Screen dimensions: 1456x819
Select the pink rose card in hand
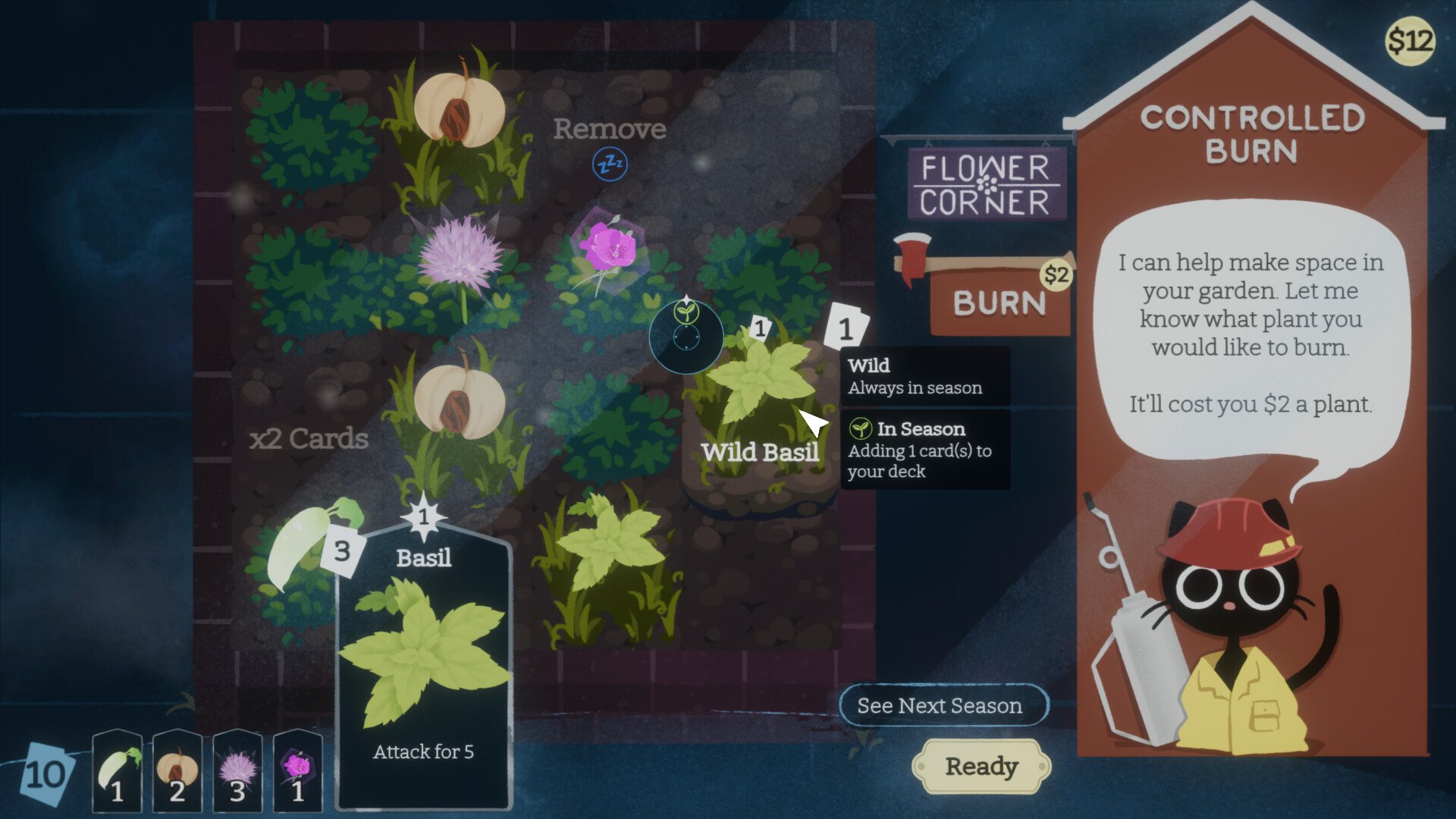297,772
